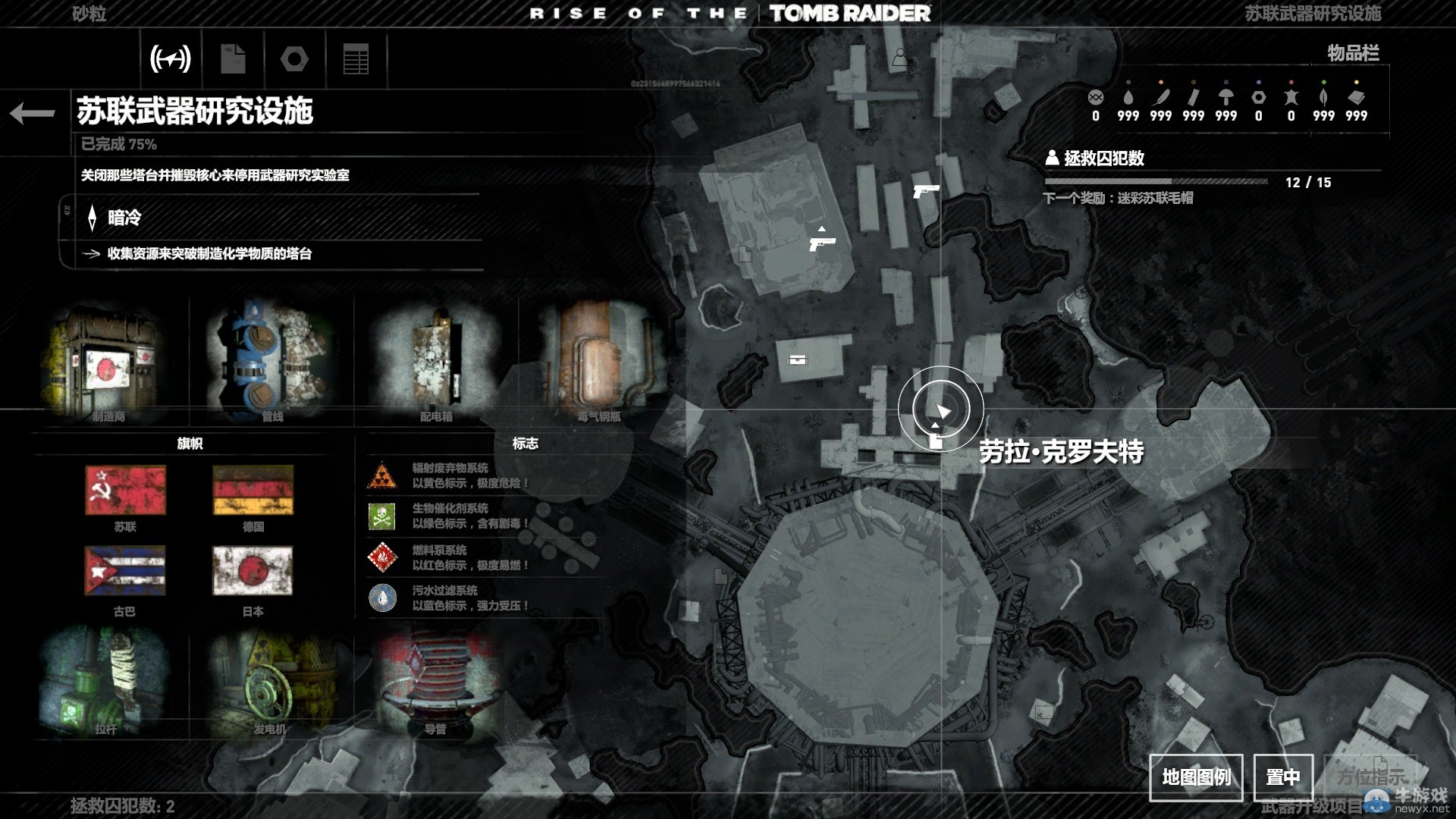1456x819 pixels.
Task: Select Lara Croft's player position marker
Action: tap(941, 410)
